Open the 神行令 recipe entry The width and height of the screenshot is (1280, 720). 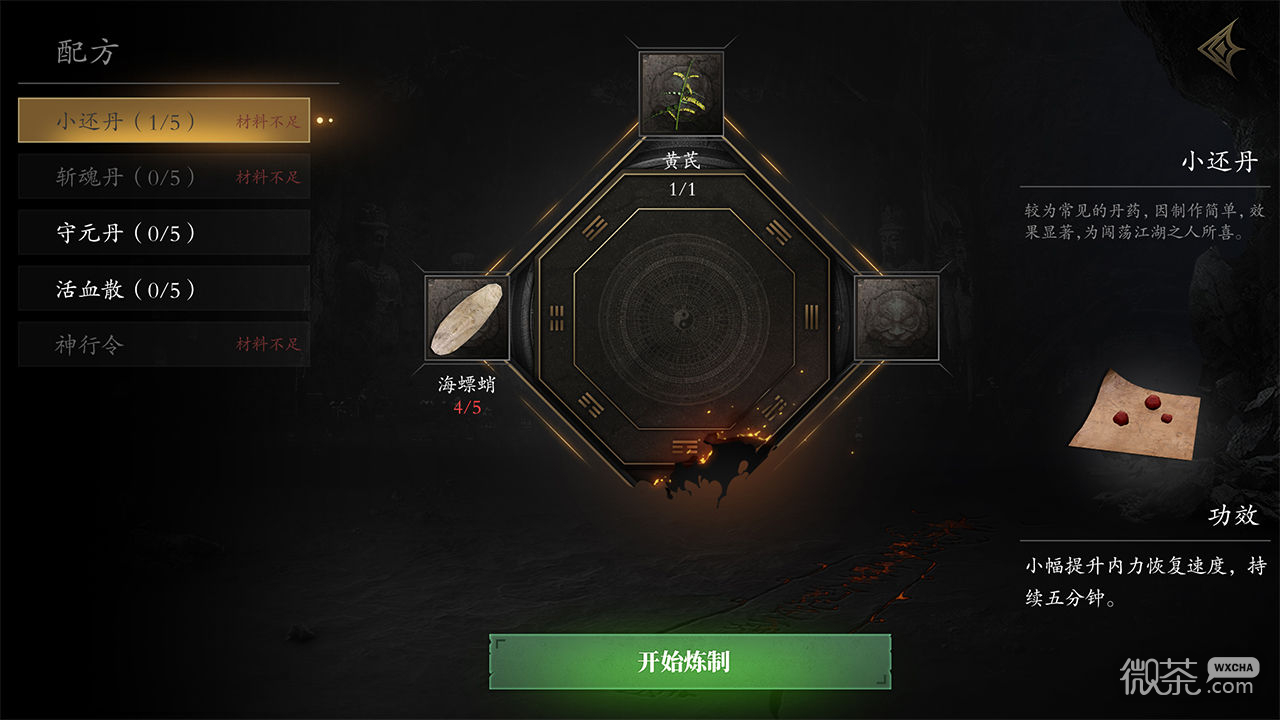[164, 345]
